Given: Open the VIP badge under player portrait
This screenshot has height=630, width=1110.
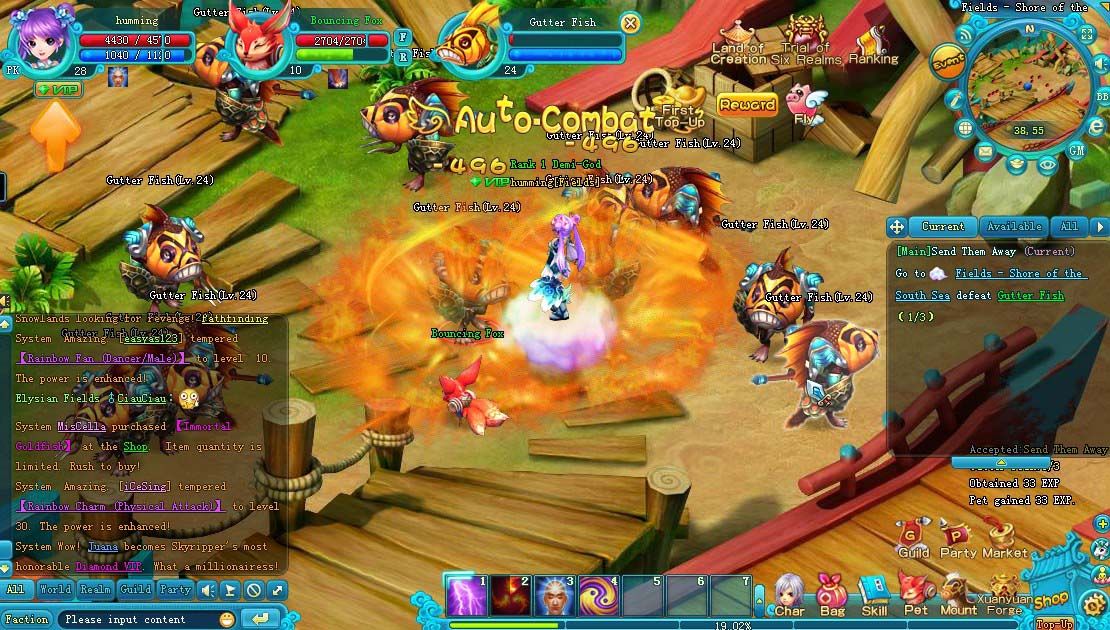Looking at the screenshot, I should pyautogui.click(x=57, y=89).
